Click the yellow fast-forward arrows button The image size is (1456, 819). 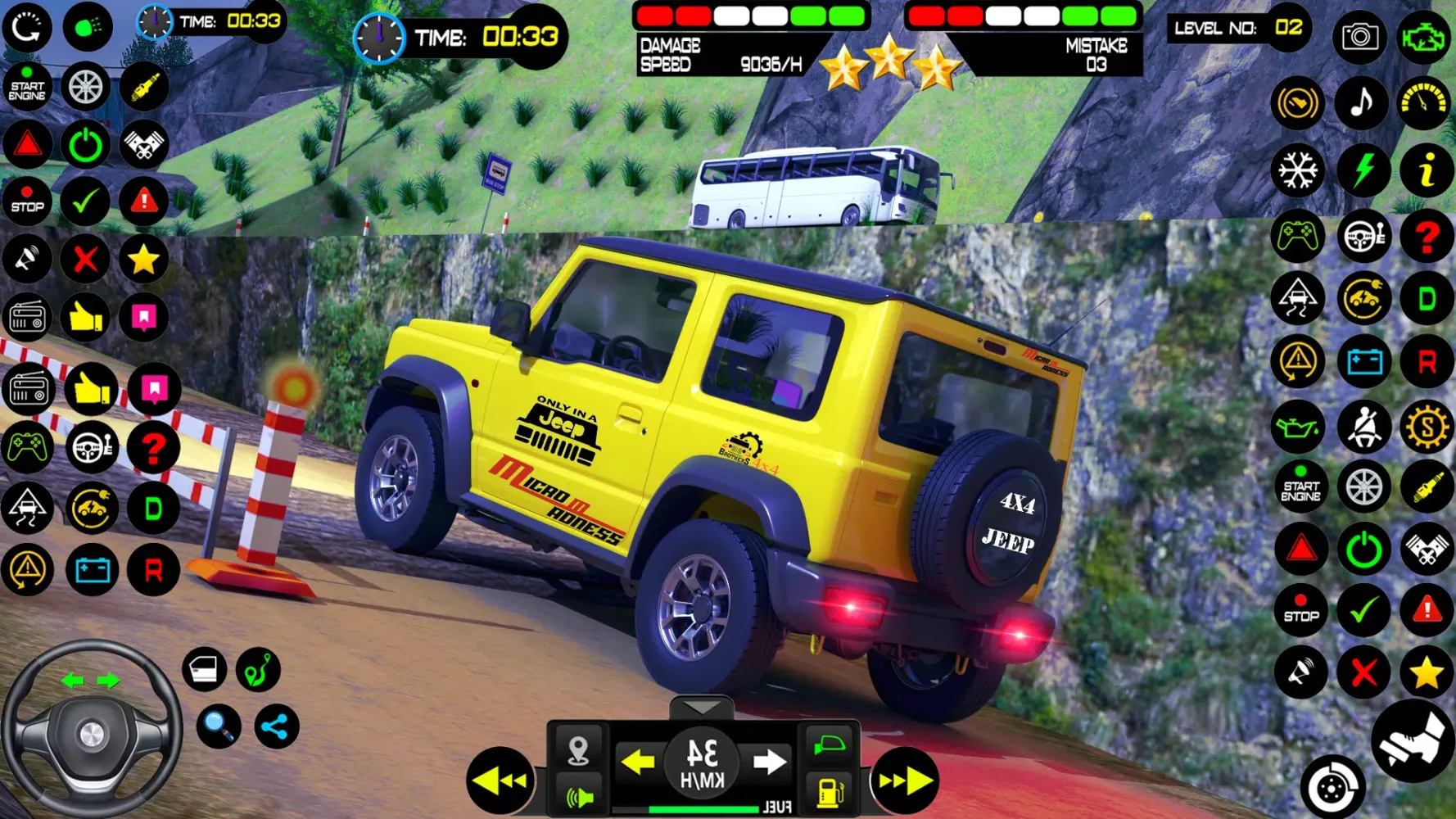pyautogui.click(x=906, y=781)
